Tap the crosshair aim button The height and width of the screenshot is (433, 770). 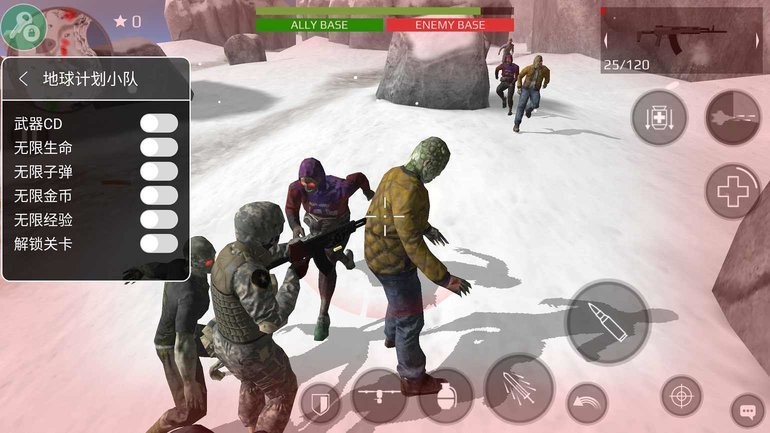coord(681,396)
